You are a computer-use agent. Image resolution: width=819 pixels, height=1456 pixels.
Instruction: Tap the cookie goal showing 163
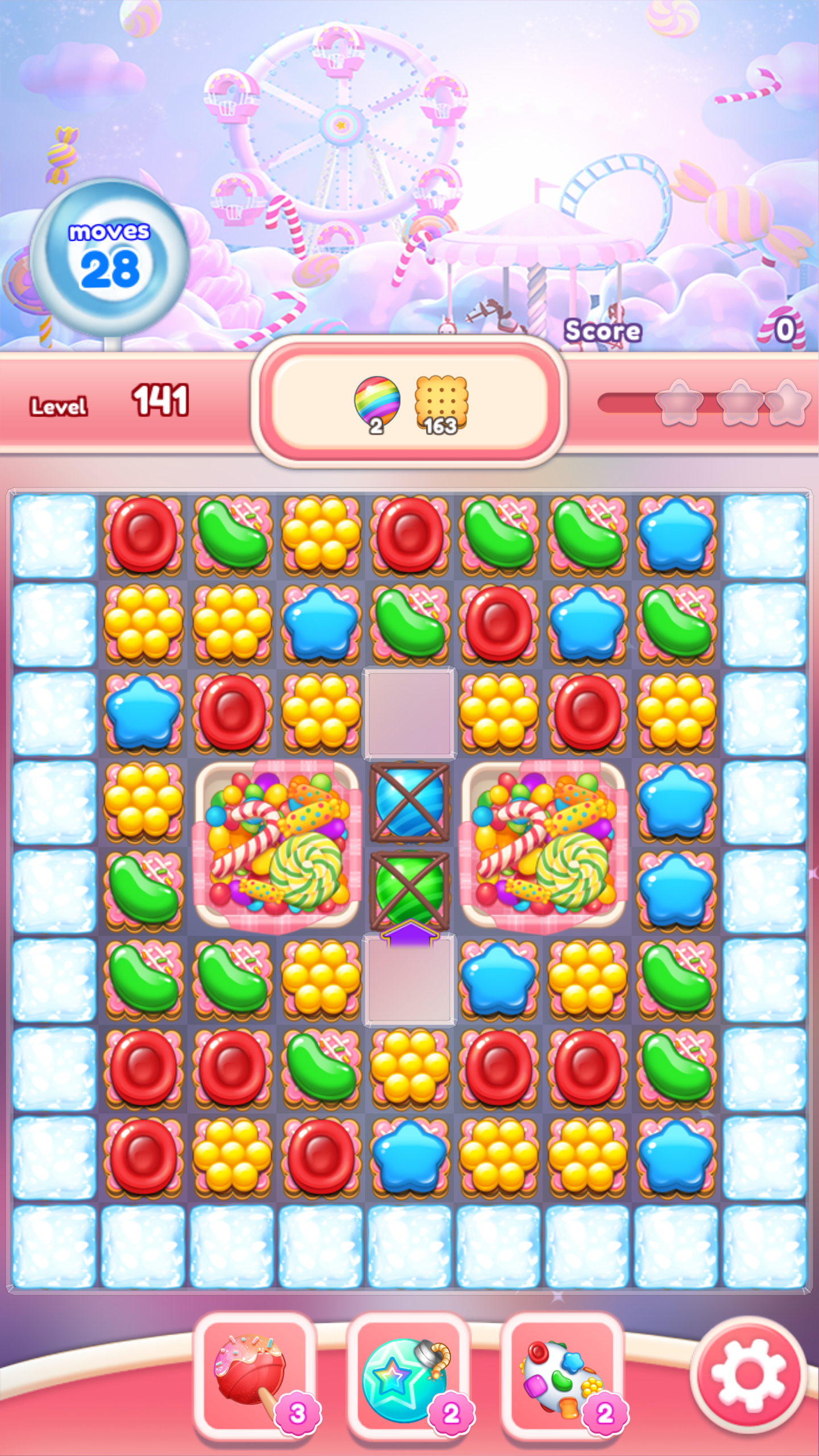[x=442, y=401]
